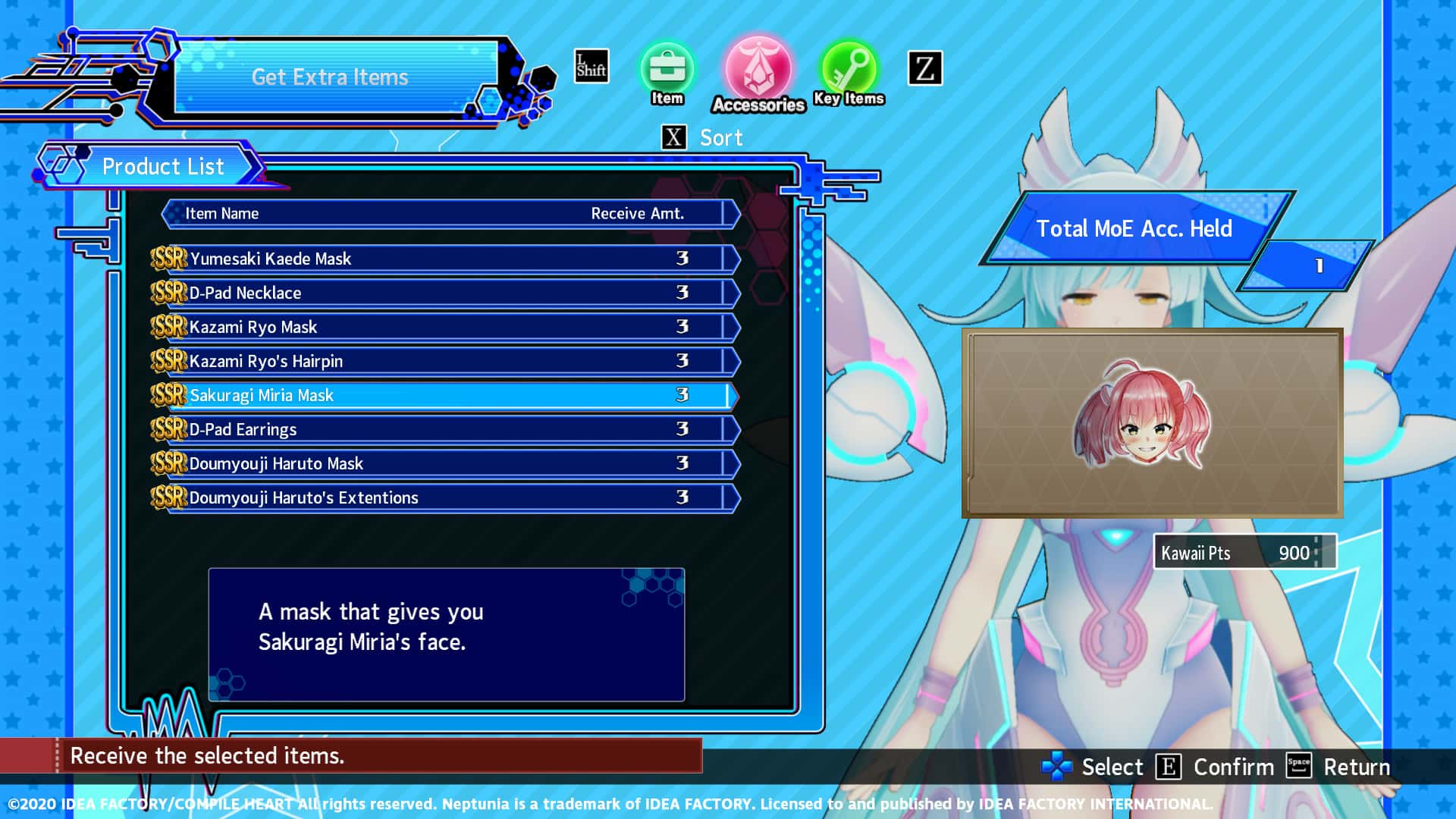Click the L Shift key icon
This screenshot has height=819, width=1456.
click(590, 67)
